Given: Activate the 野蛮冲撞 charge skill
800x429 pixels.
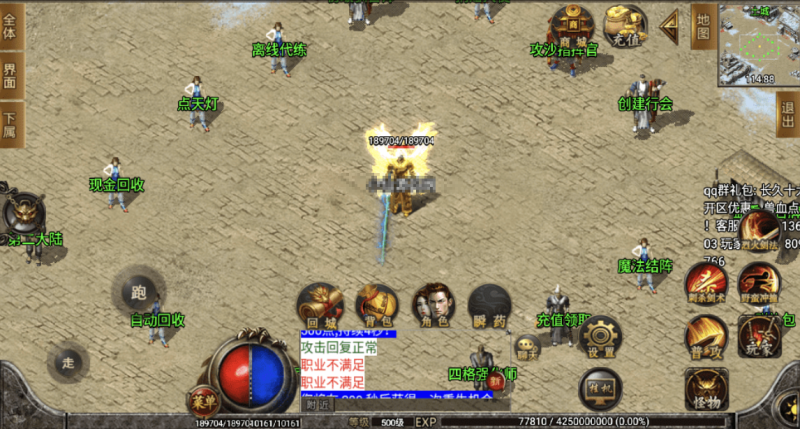Looking at the screenshot, I should 759,282.
